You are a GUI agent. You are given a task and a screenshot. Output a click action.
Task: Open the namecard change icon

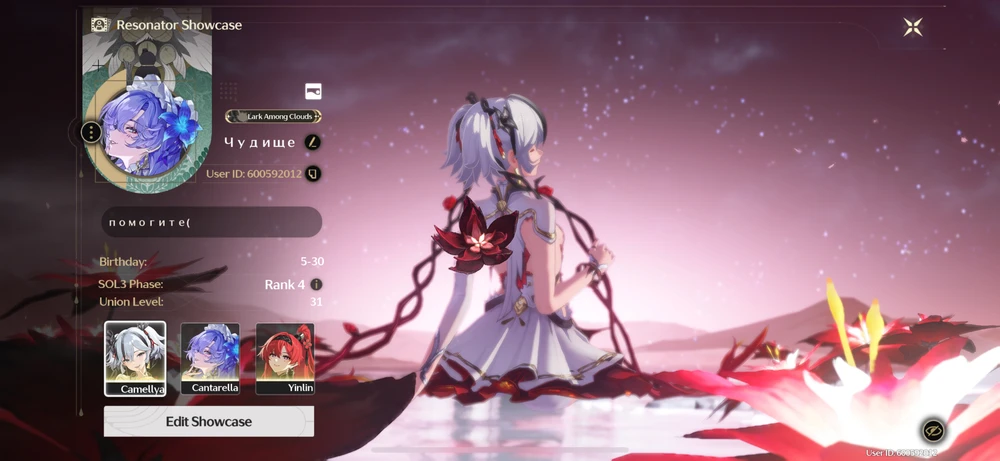coord(313,92)
